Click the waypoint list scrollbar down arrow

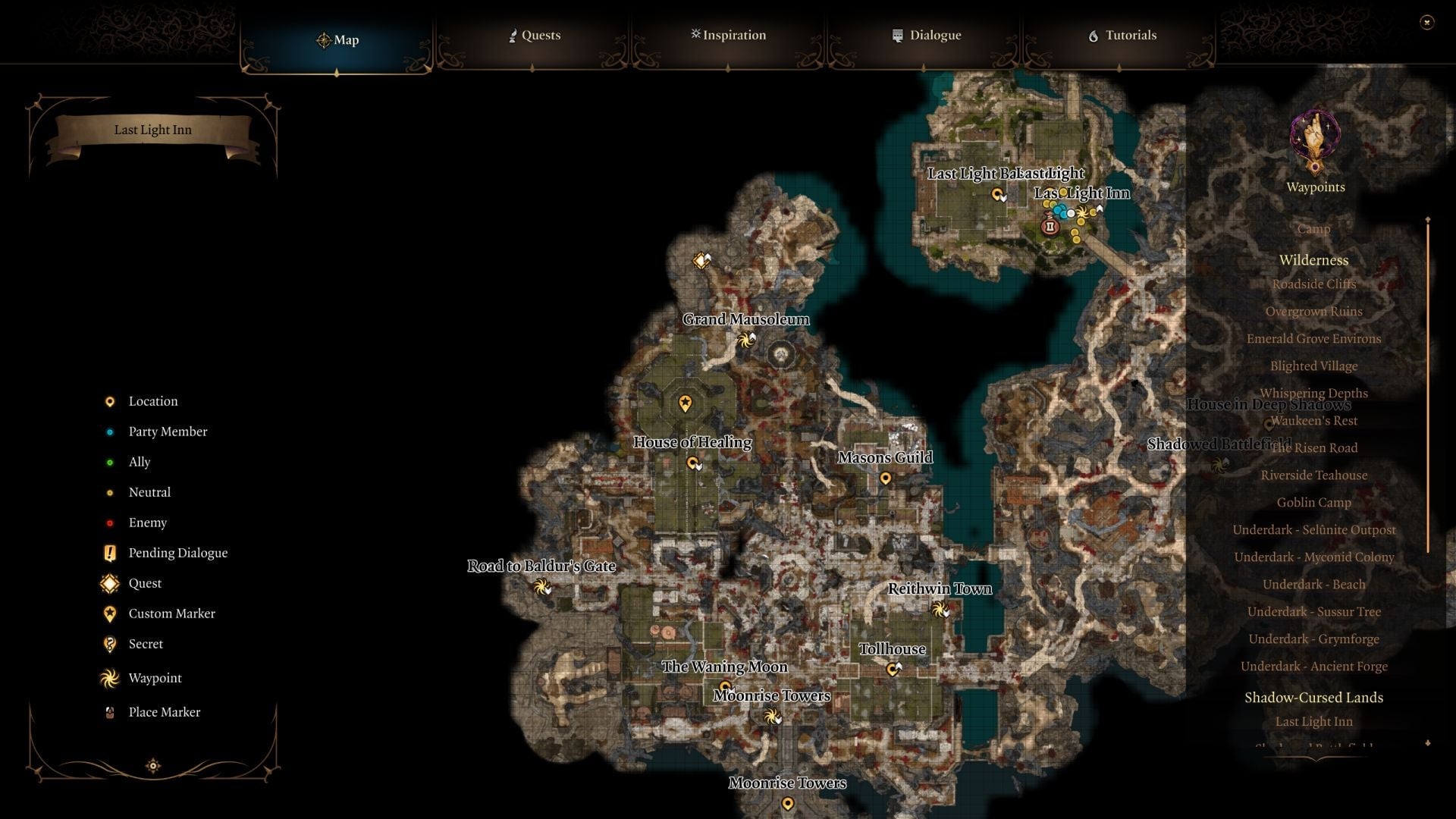coord(1427,743)
